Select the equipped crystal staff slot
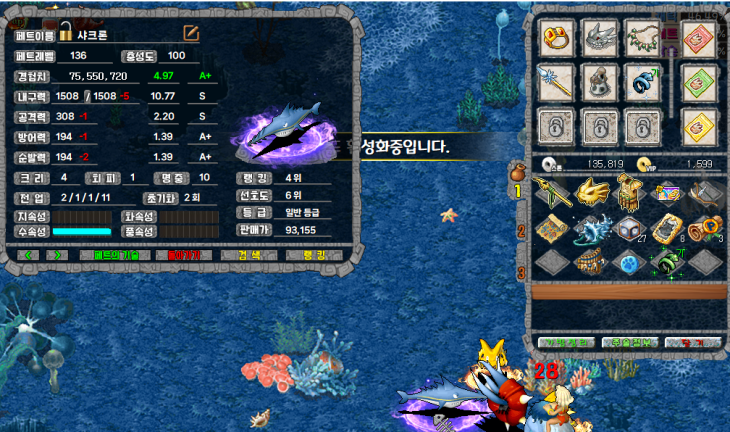This screenshot has width=730, height=432. (x=557, y=82)
